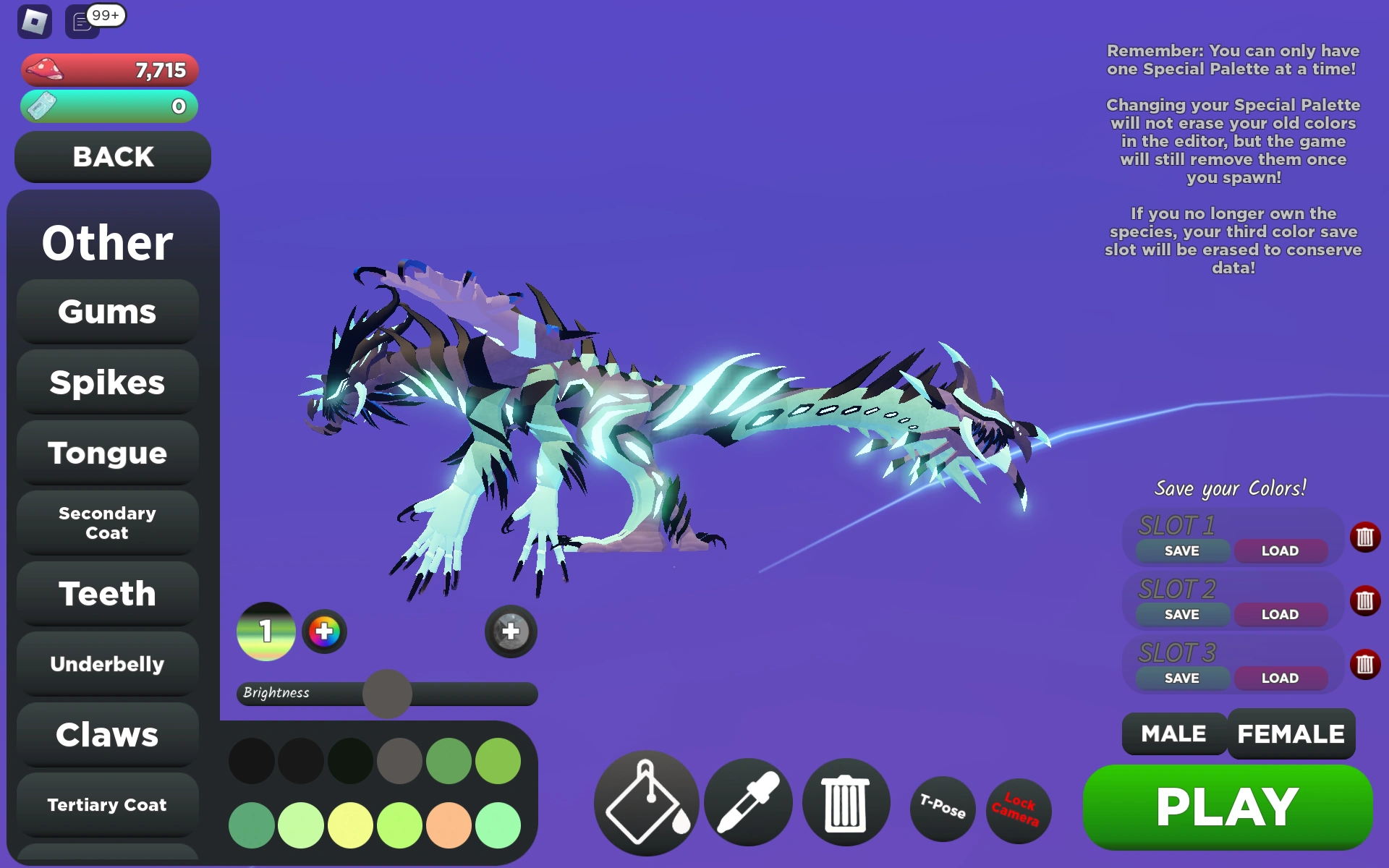The image size is (1389, 868).
Task: Click the plus icon above the creature
Action: (x=511, y=631)
